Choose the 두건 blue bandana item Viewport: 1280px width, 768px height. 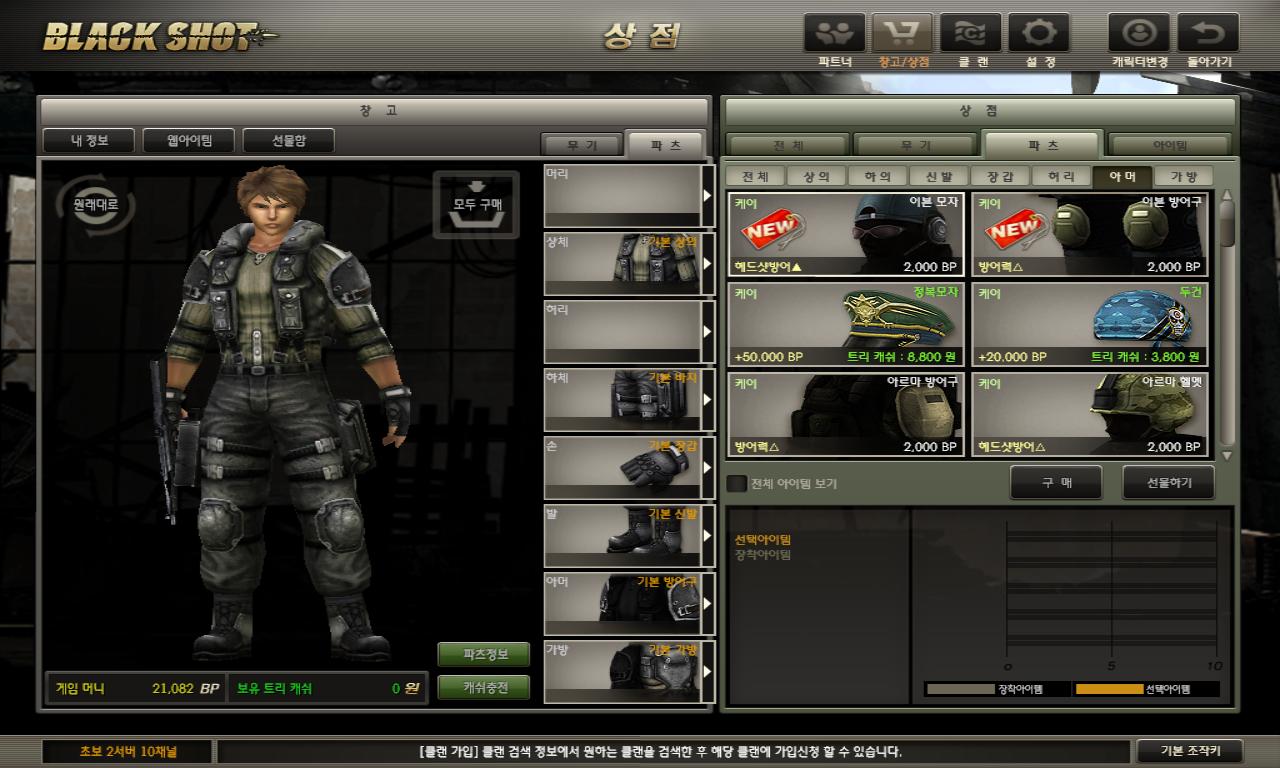point(1090,323)
